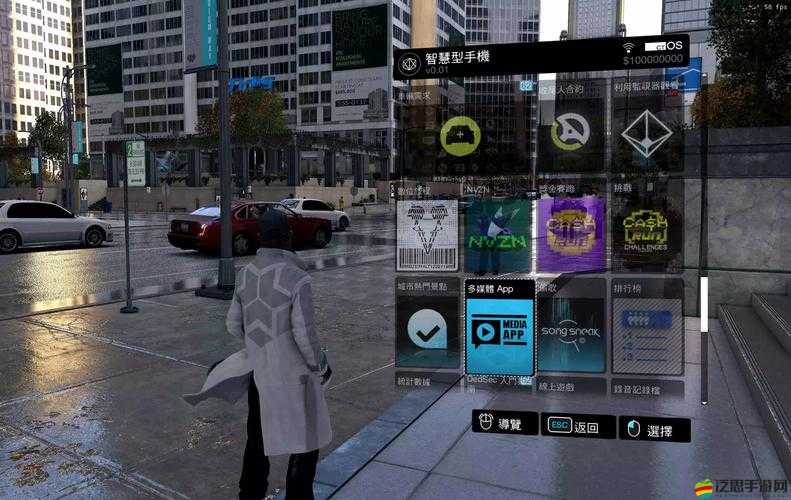The height and width of the screenshot is (500, 791).
Task: Select the Cash Run Challenges app
Action: pos(647,234)
